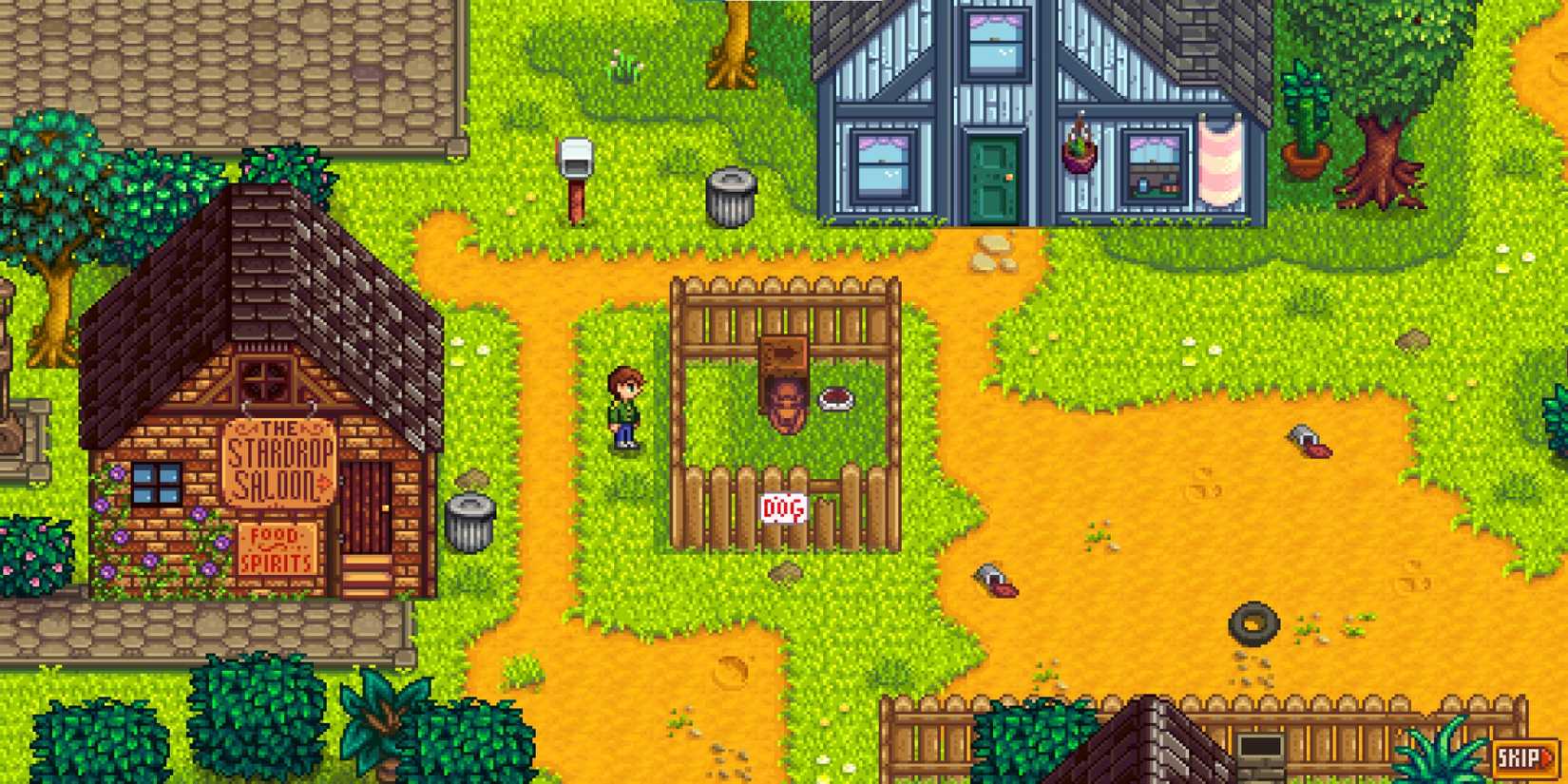Image resolution: width=1568 pixels, height=784 pixels.
Task: Select the wooden sign above the dog
Action: [x=784, y=354]
